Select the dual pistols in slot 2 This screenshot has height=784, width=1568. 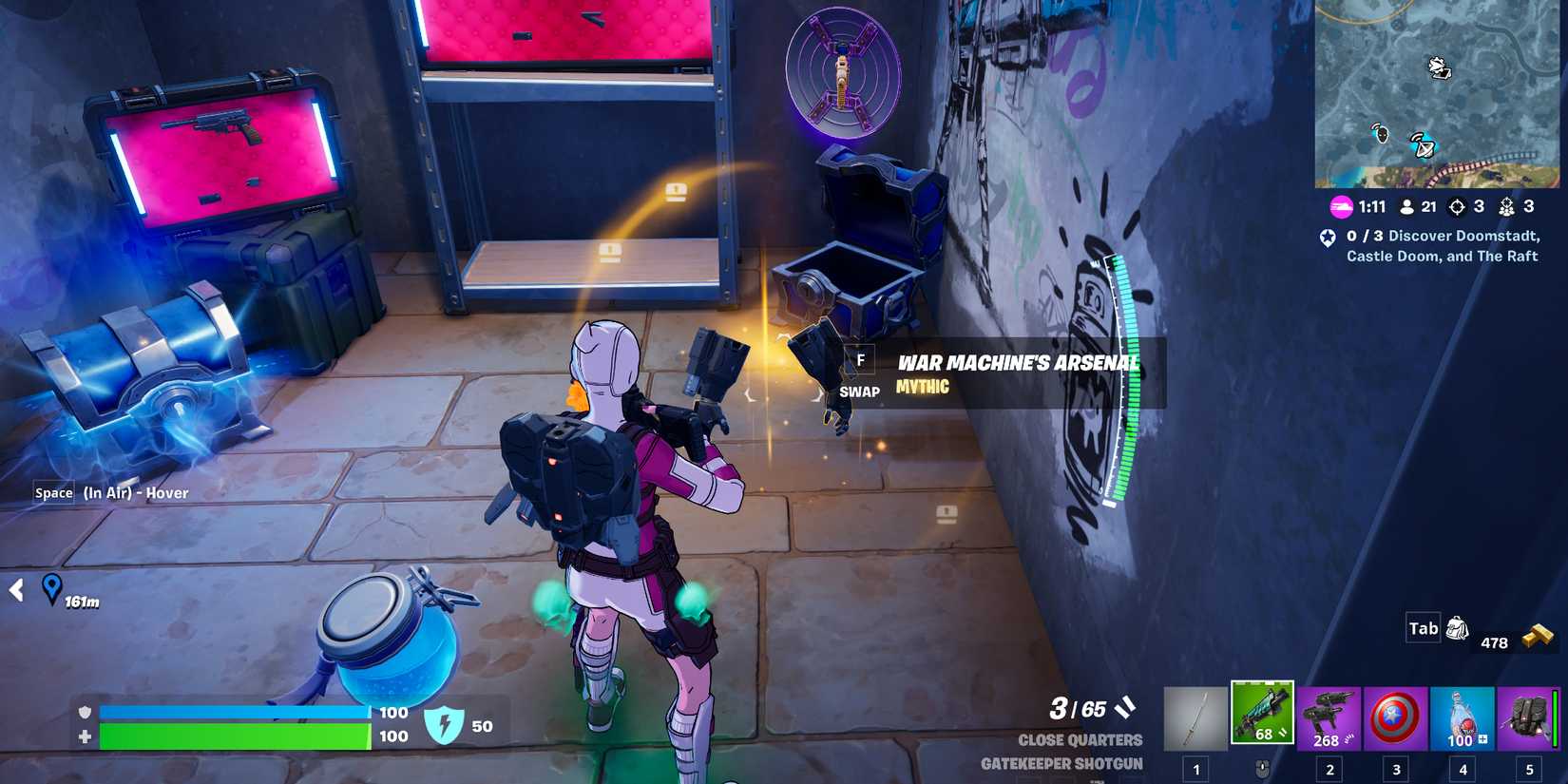coord(1329,717)
